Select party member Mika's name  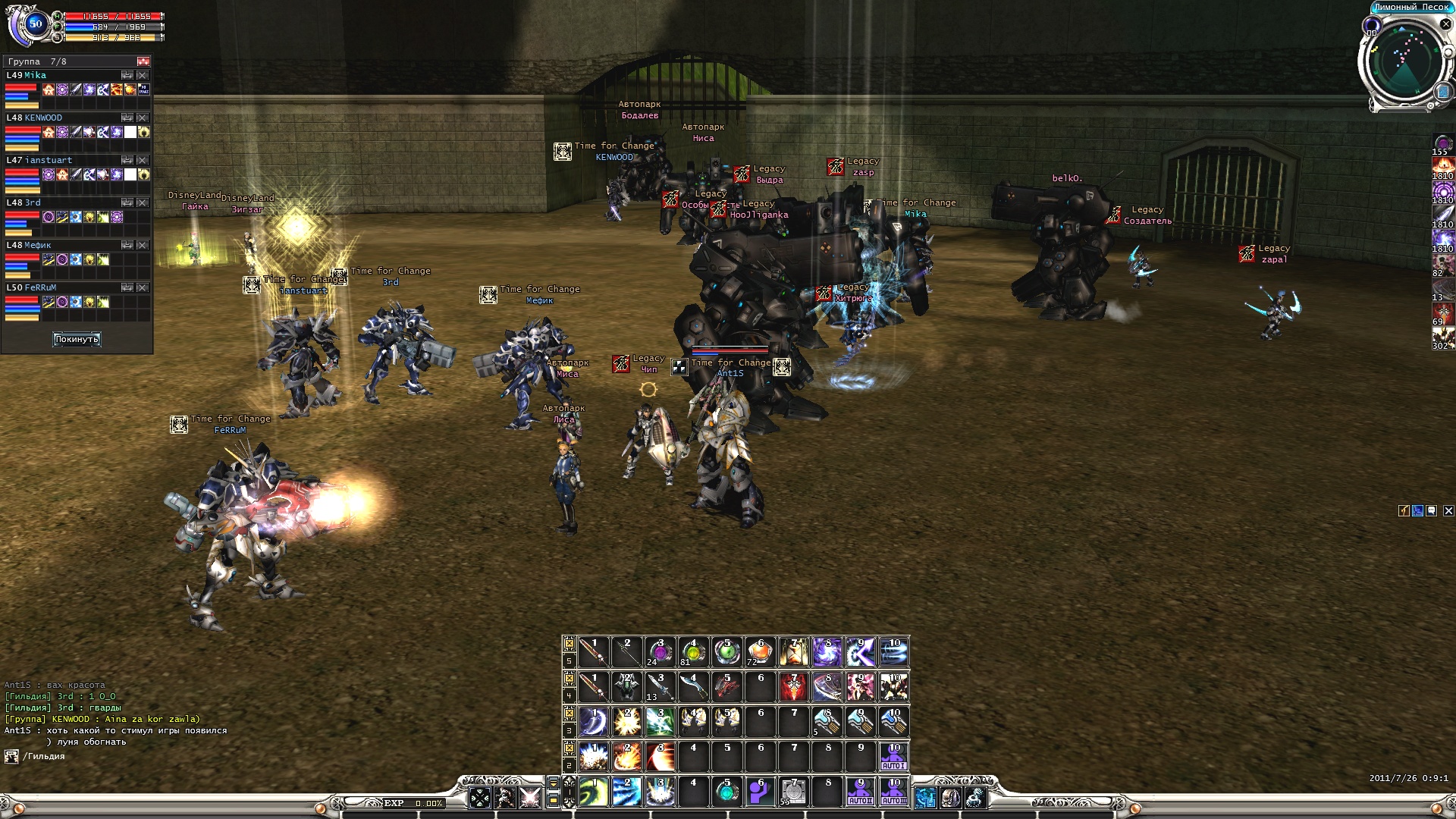click(x=35, y=75)
